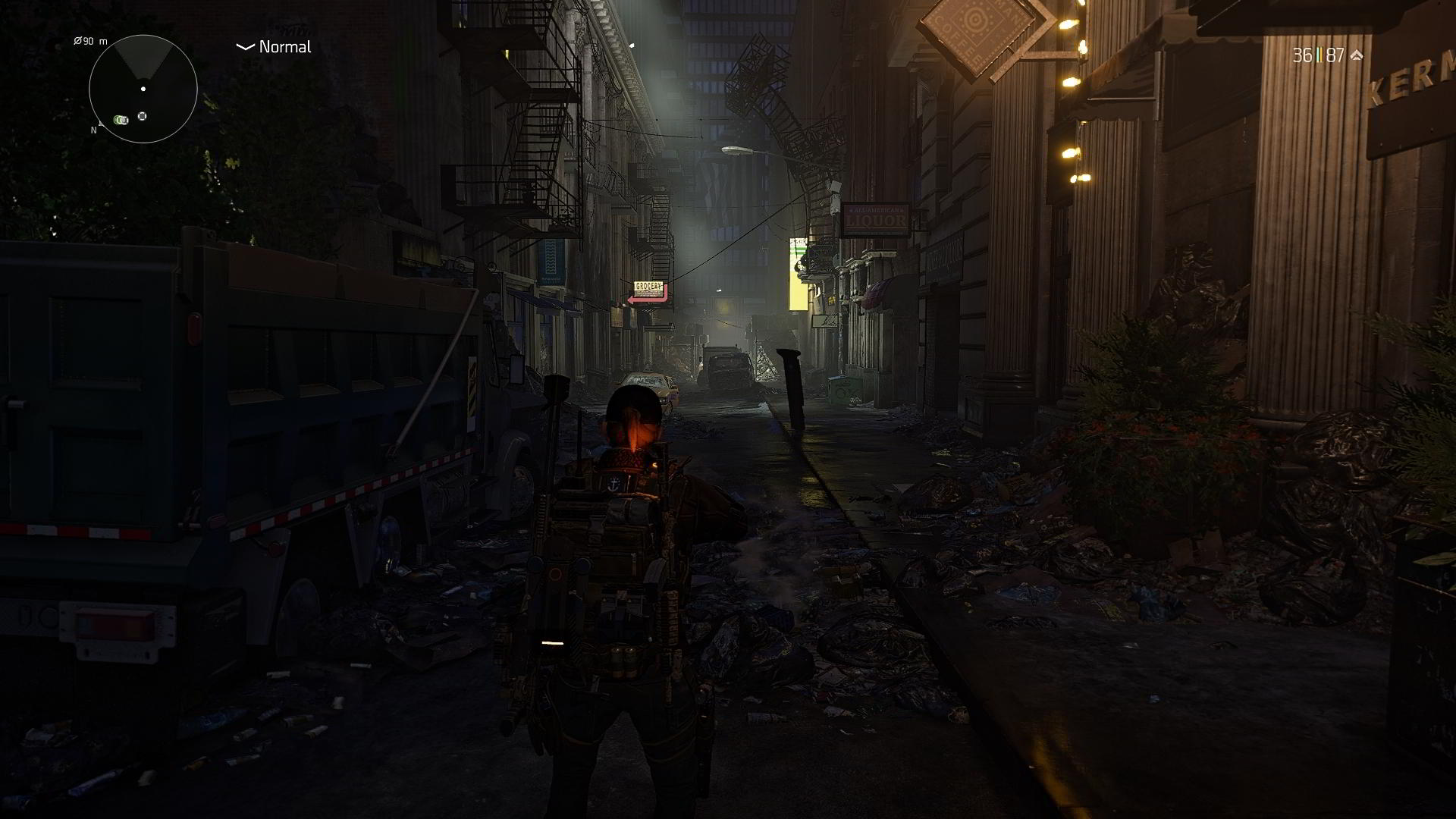Click the white objective circle on the minimap
Viewport: 1456px width, 819px height.
(143, 115)
